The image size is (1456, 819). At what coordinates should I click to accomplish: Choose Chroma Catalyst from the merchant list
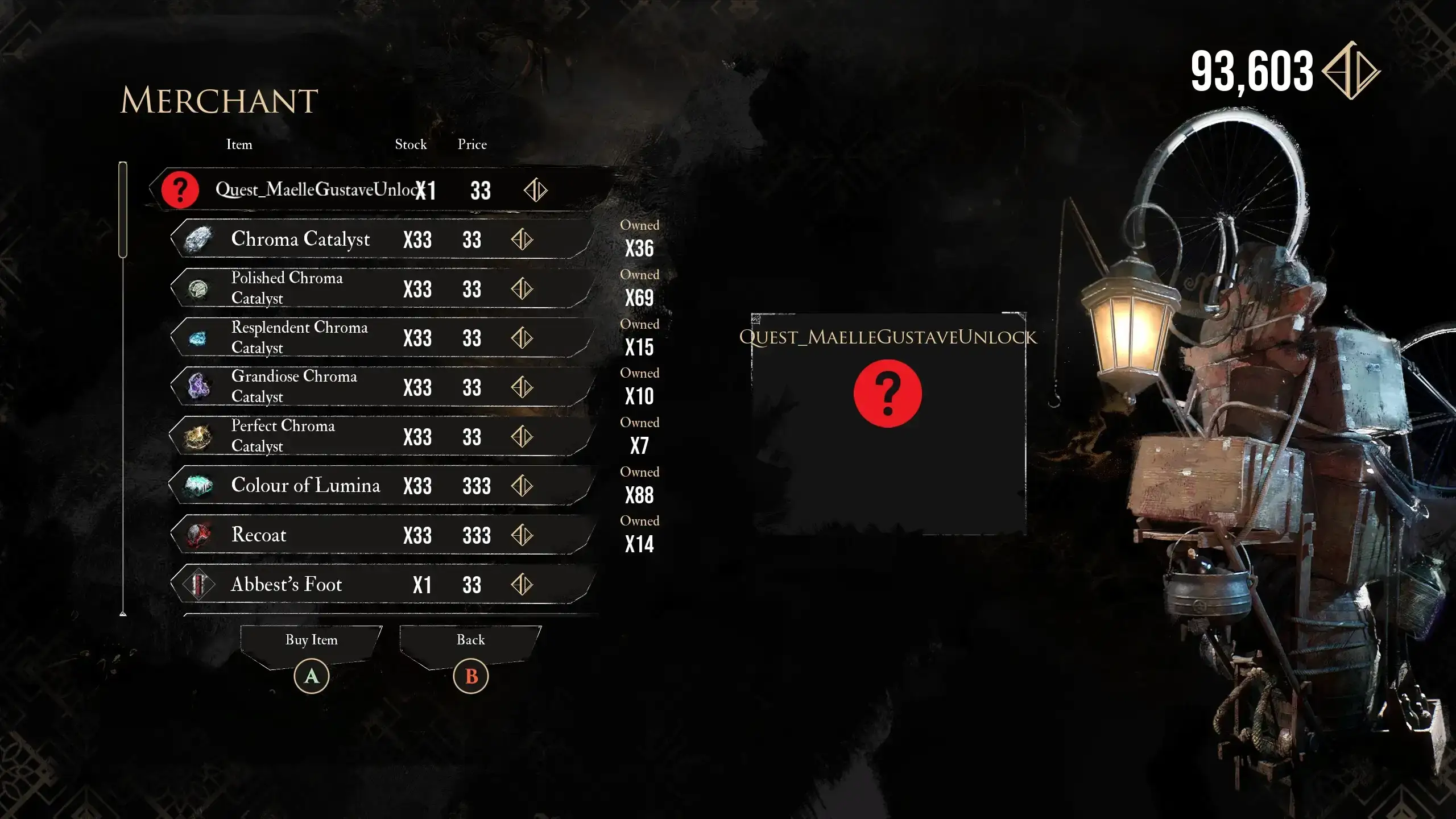[381, 239]
